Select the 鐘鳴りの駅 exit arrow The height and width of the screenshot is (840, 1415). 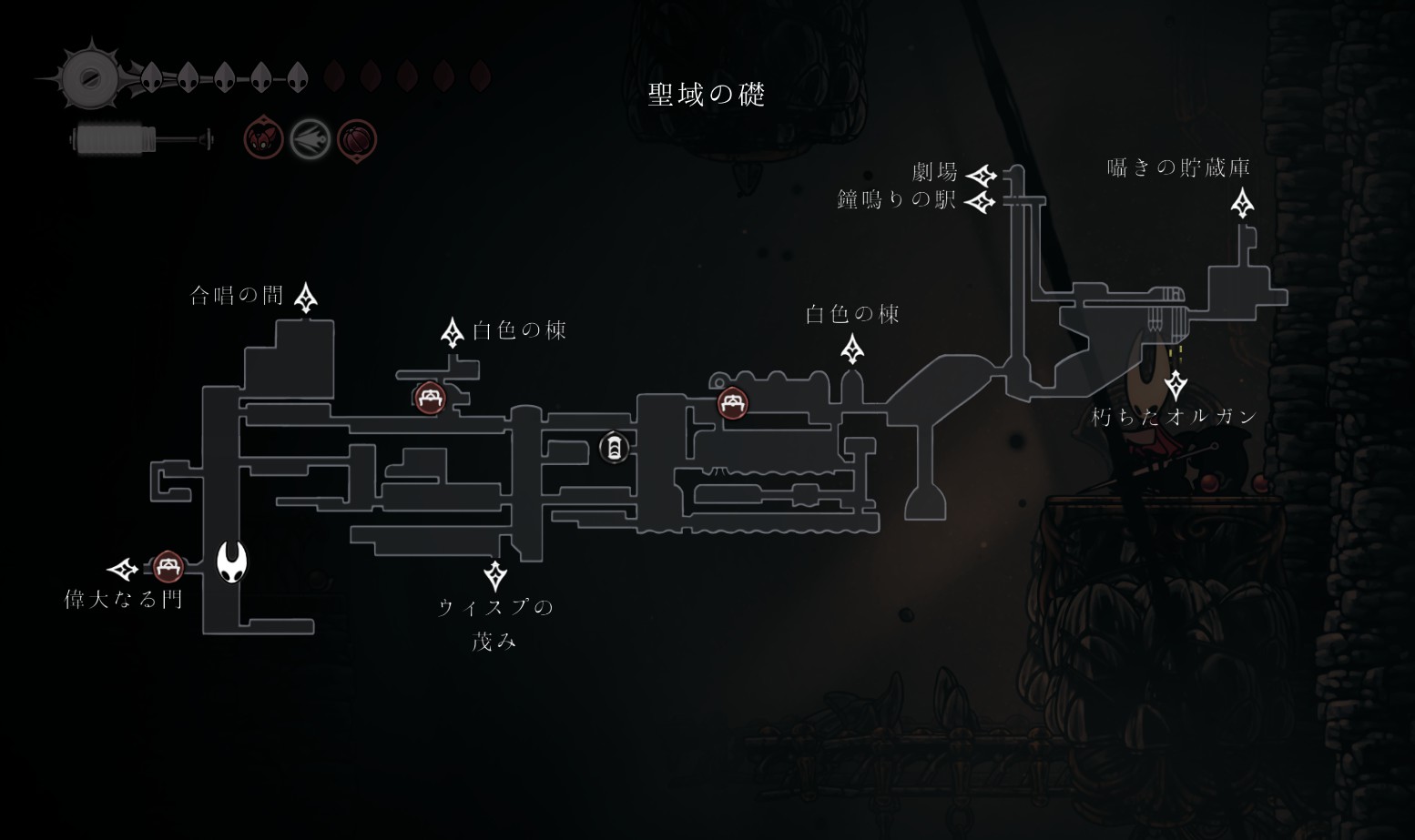[x=980, y=201]
